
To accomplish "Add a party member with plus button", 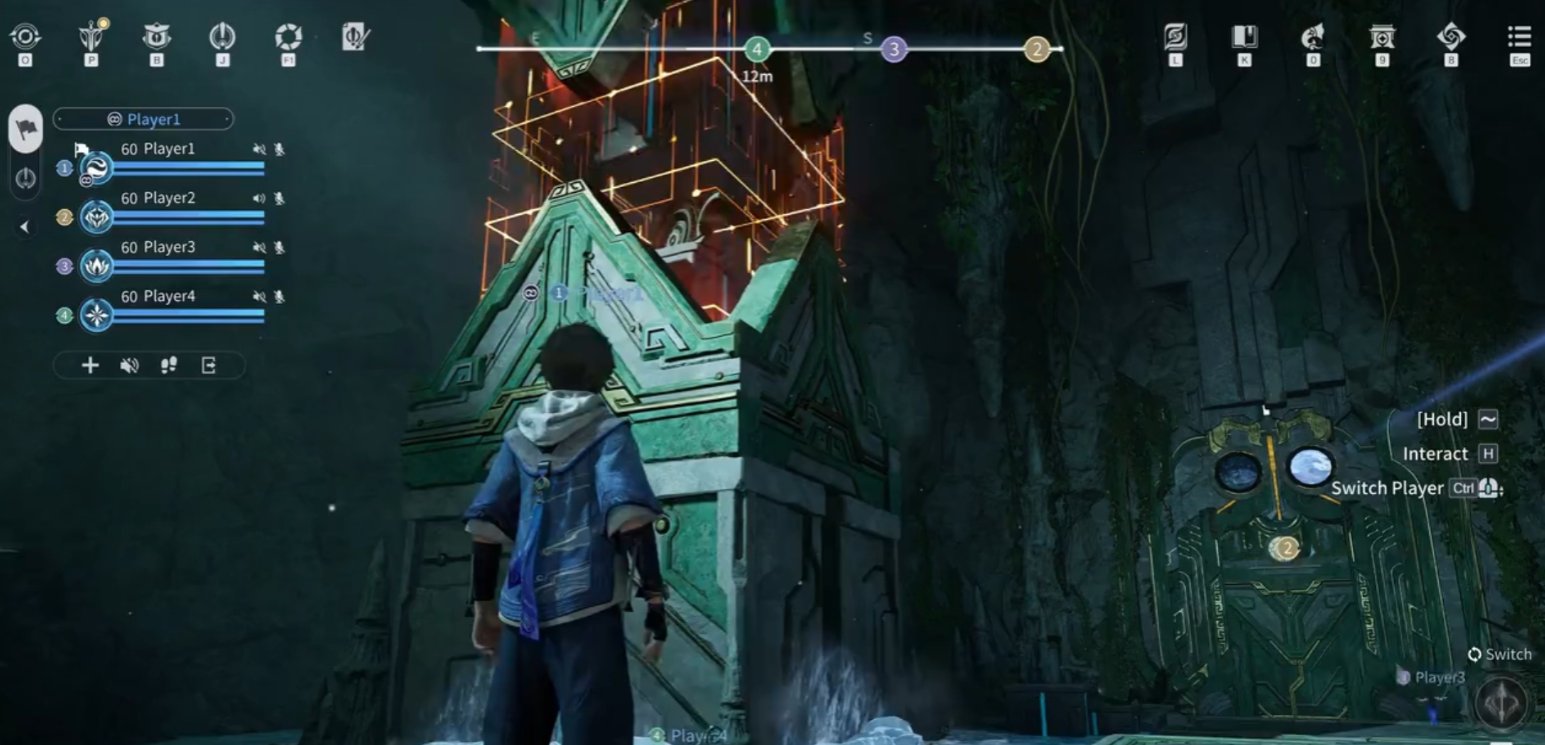I will (x=90, y=365).
